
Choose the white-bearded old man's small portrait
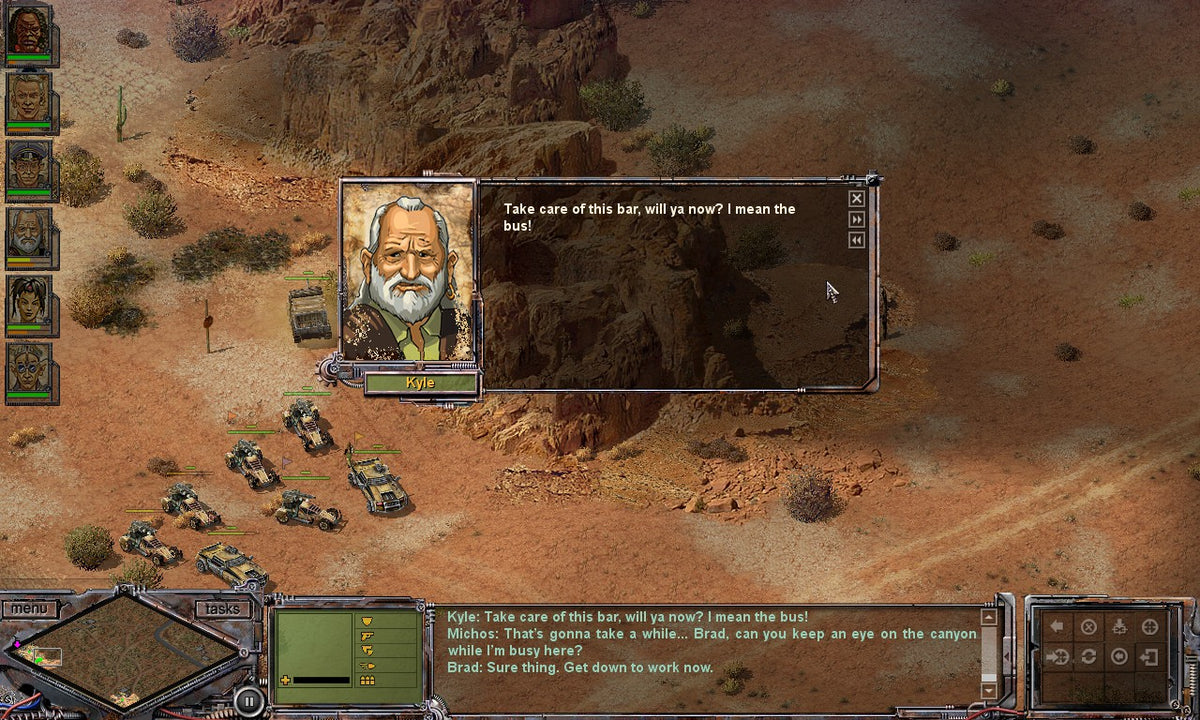pos(27,233)
